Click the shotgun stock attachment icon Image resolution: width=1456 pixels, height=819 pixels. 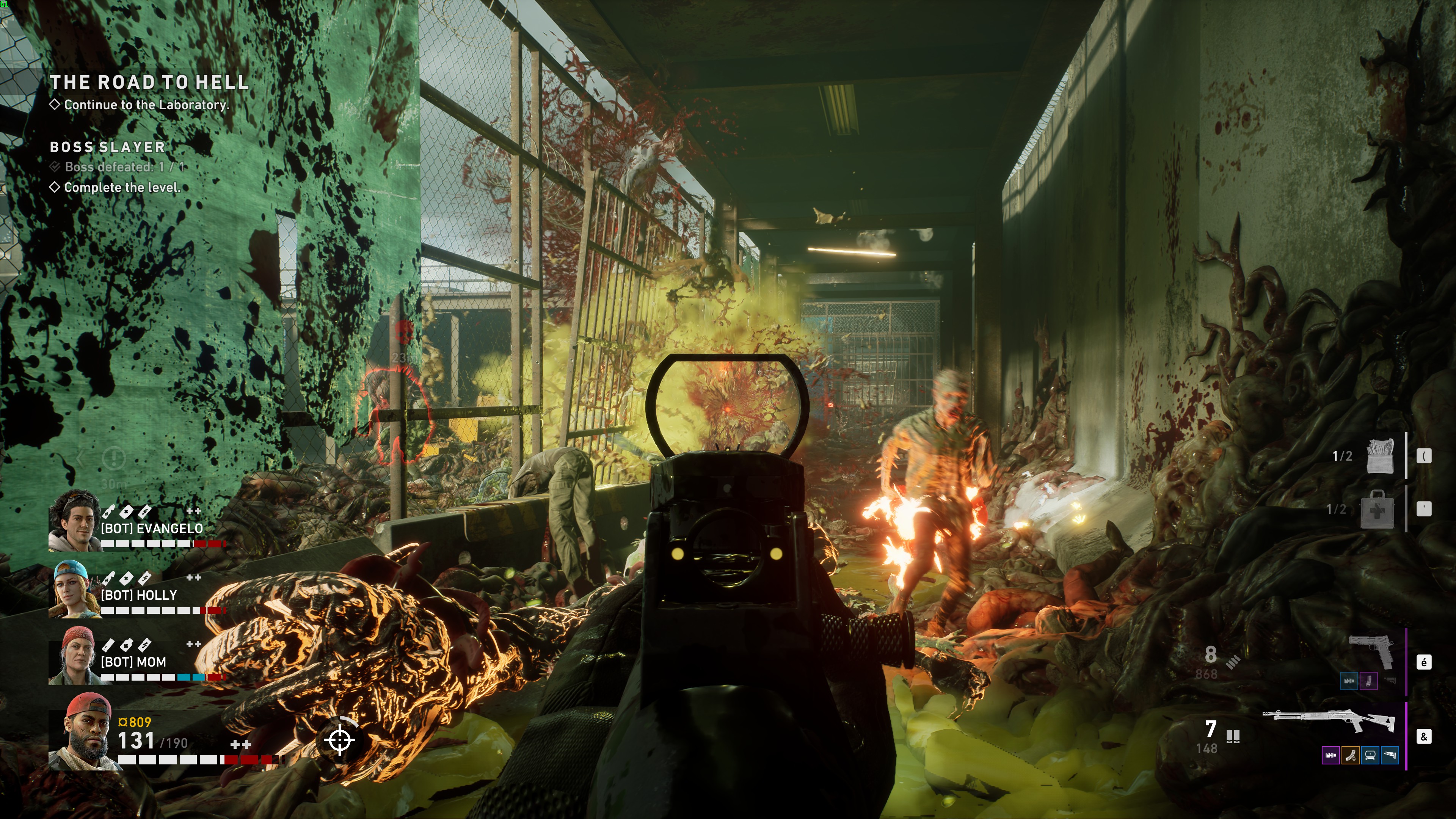pos(1390,755)
